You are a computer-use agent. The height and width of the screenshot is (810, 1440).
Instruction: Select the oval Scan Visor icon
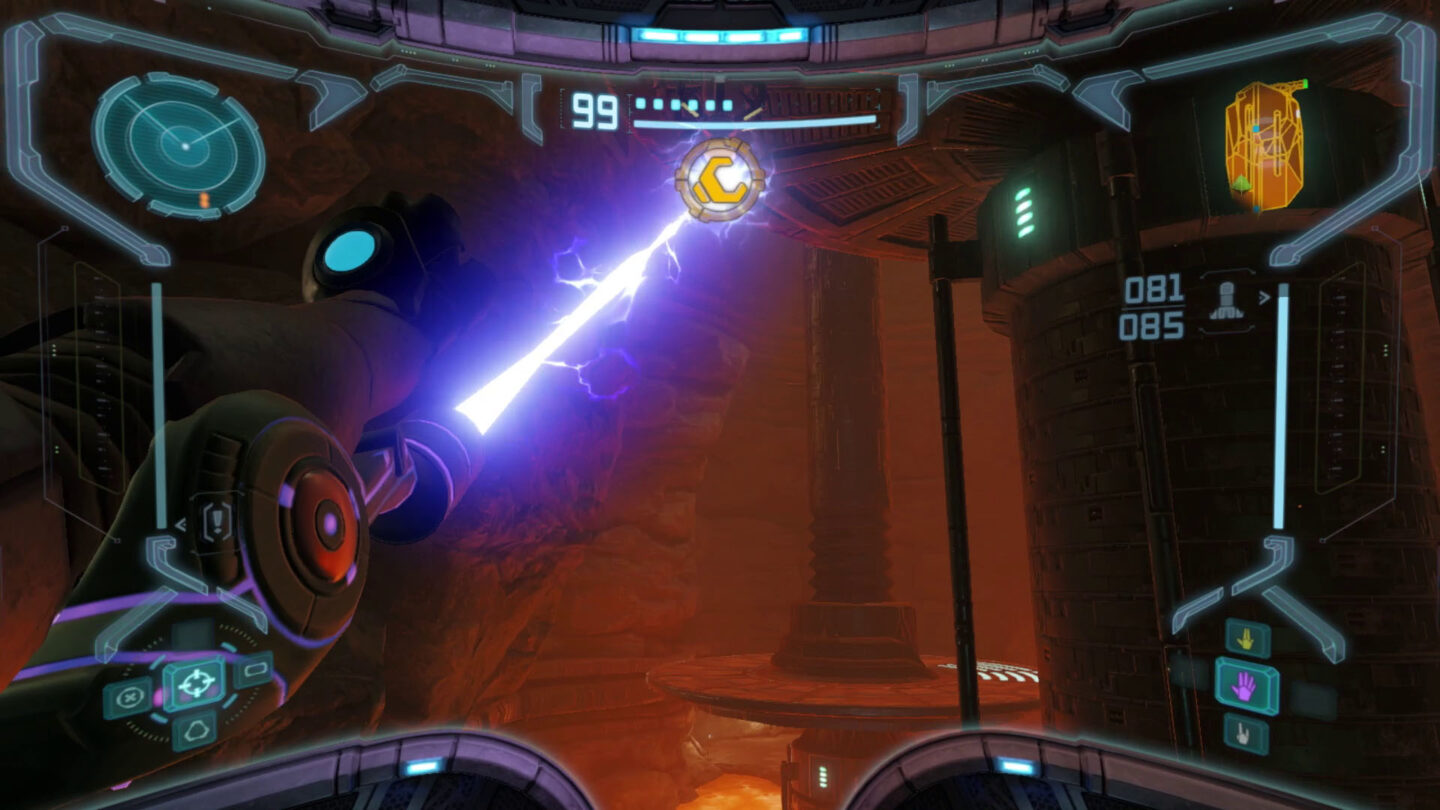click(x=254, y=669)
